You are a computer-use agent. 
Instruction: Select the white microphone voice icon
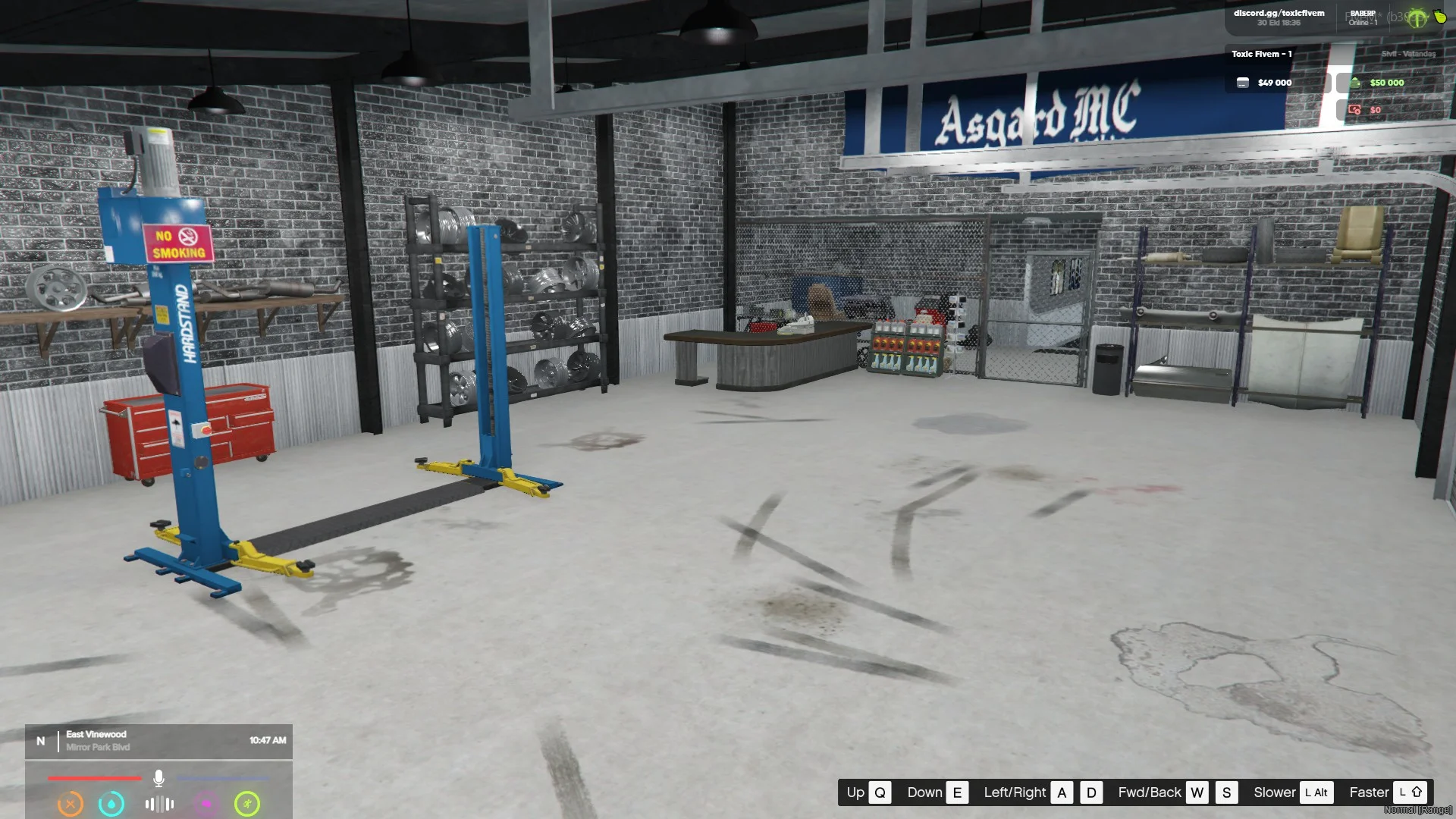158,778
